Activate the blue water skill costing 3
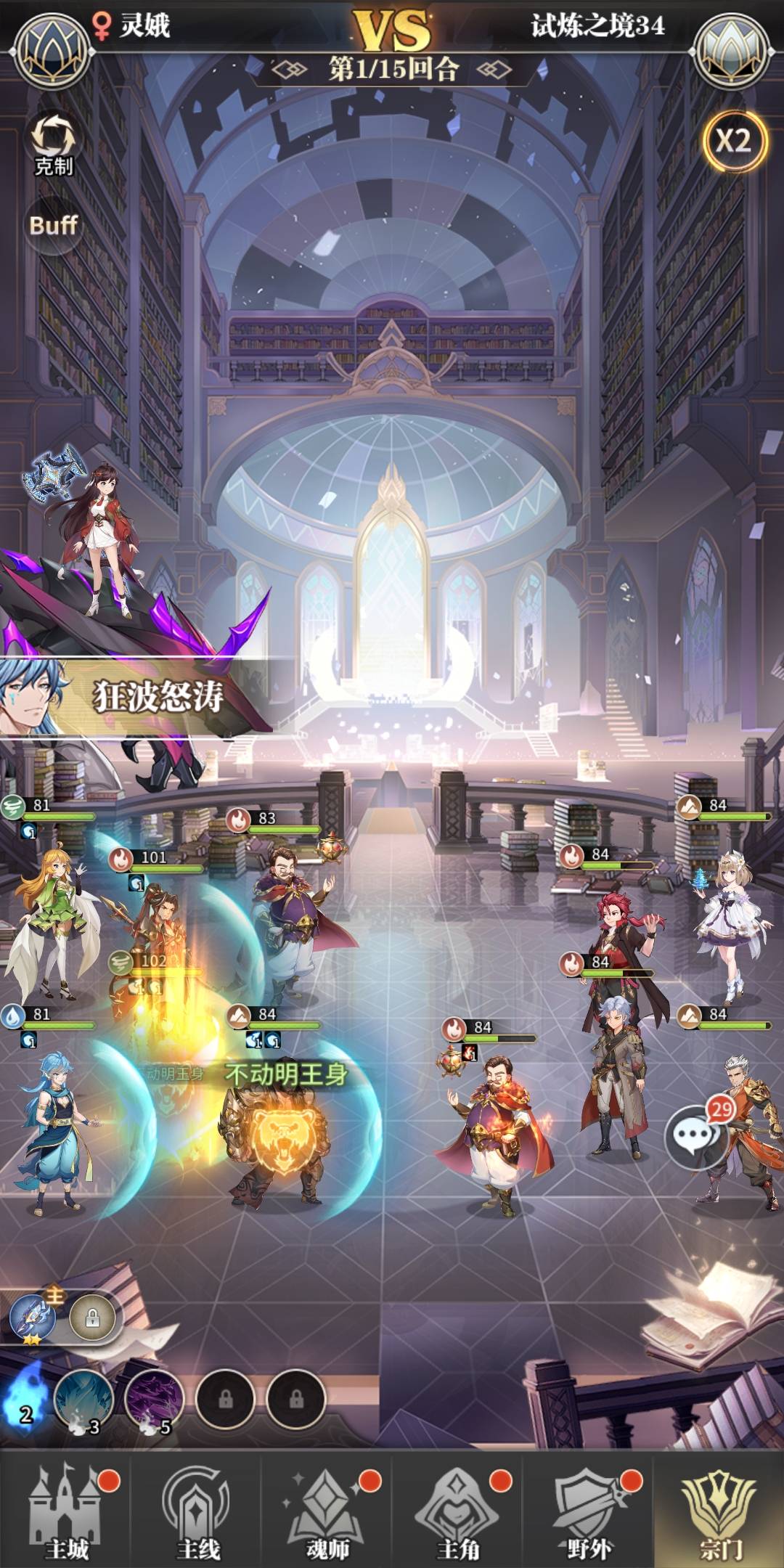Screen dimensions: 784x1568 [x=84, y=1399]
